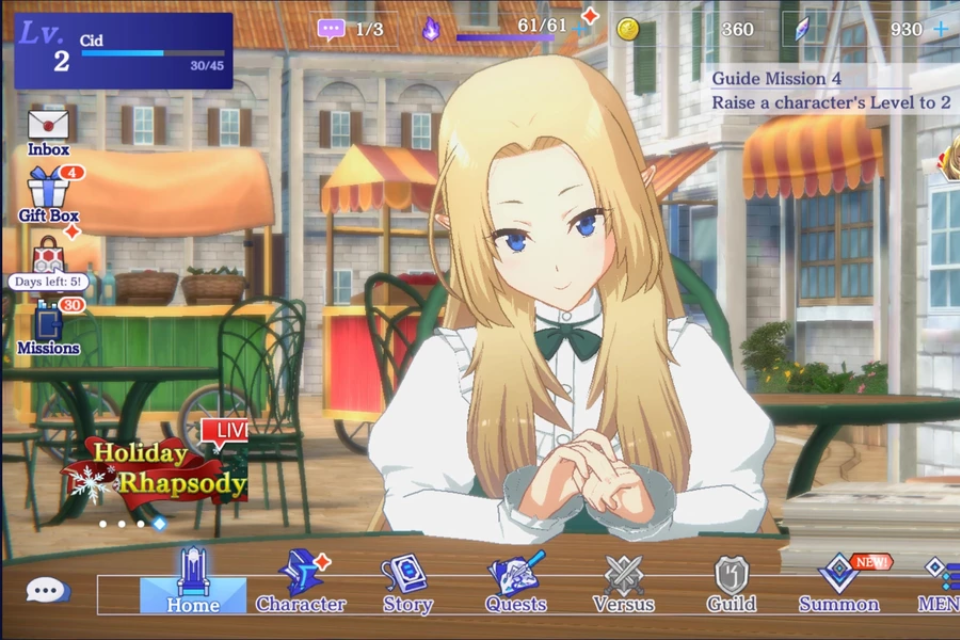Open the Cid player level profile panel

tap(123, 51)
